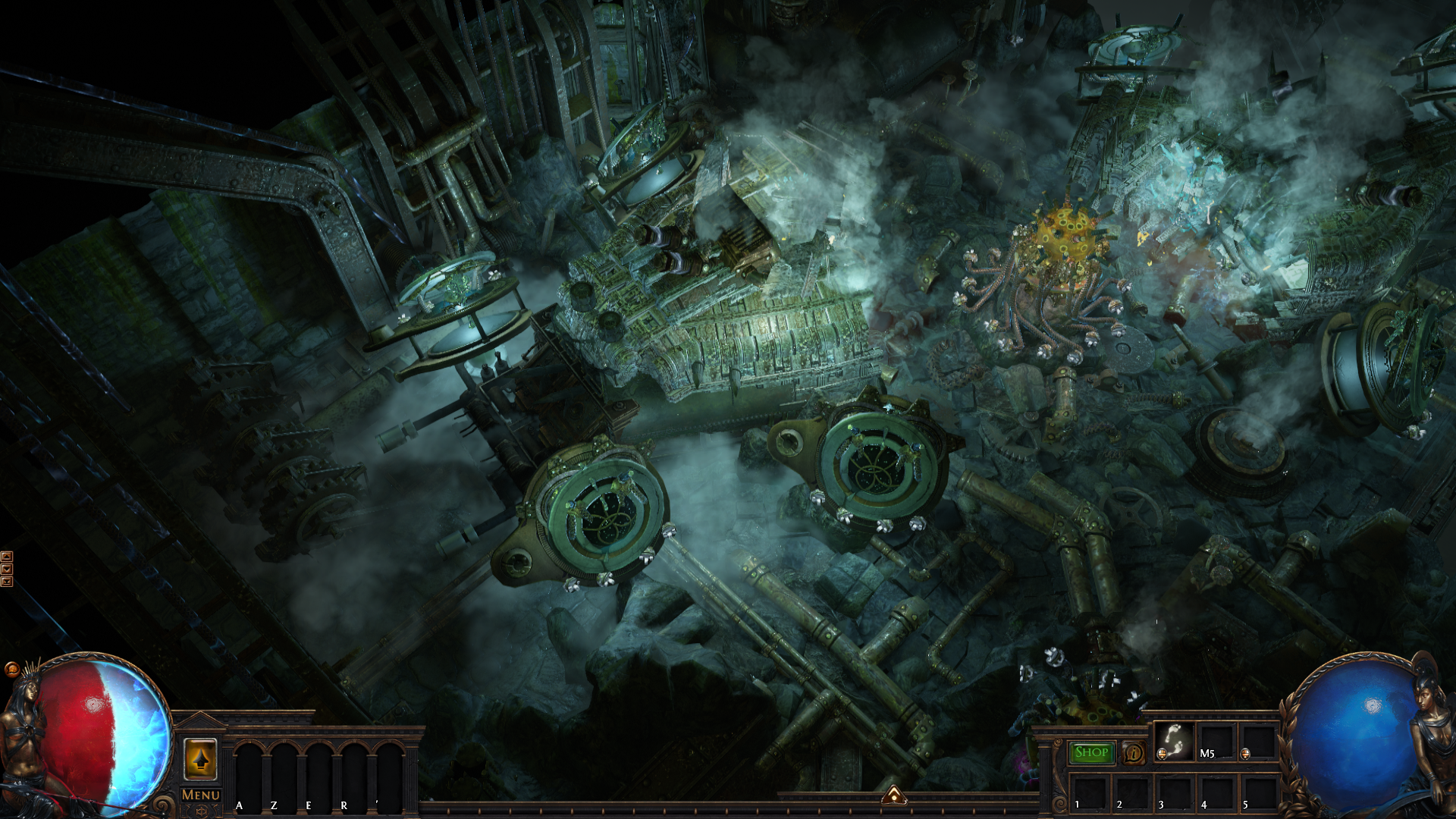This screenshot has height=819, width=1456.
Task: Select the skill slot numbered 1
Action: (1089, 792)
